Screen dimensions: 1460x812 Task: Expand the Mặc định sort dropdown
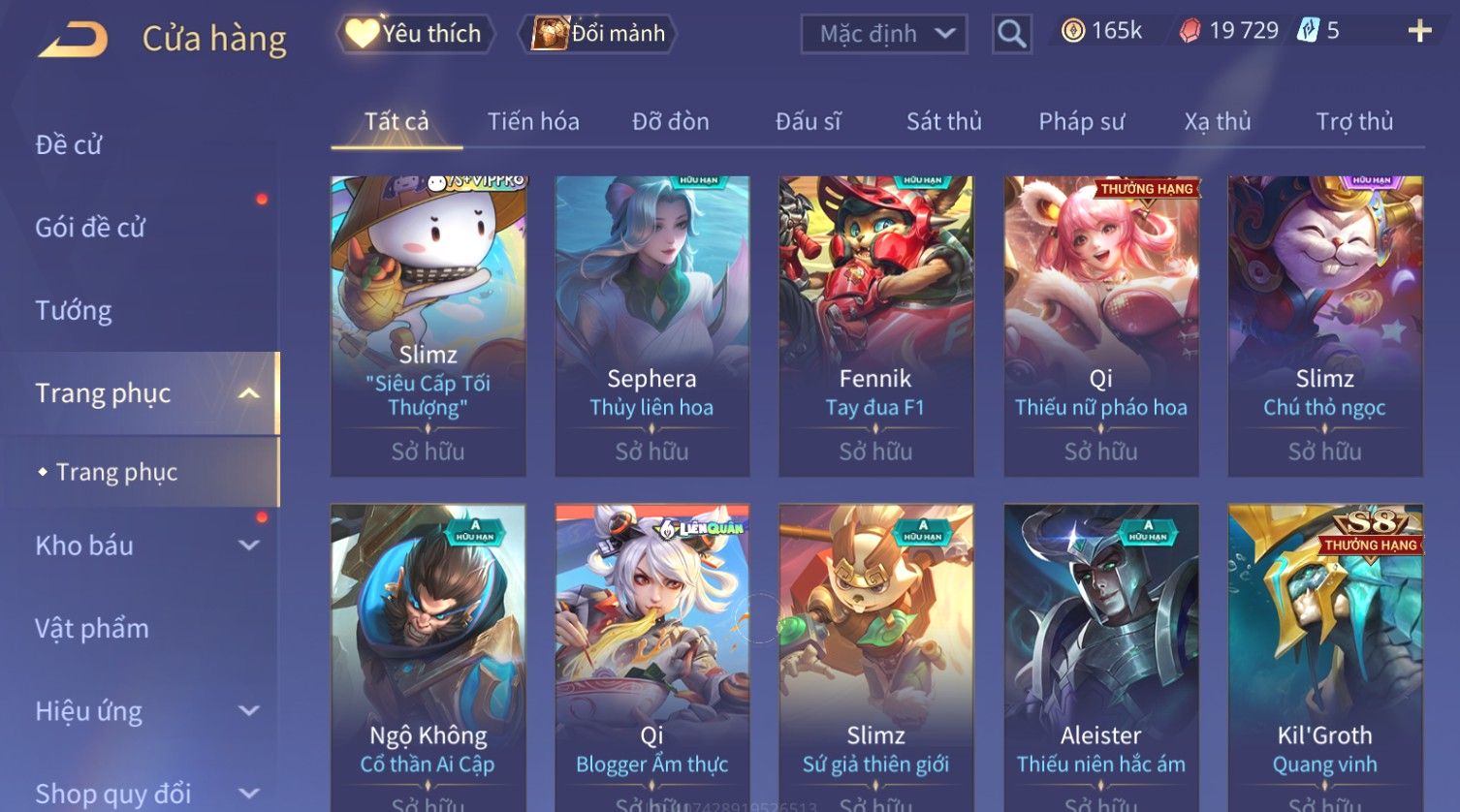[x=883, y=35]
